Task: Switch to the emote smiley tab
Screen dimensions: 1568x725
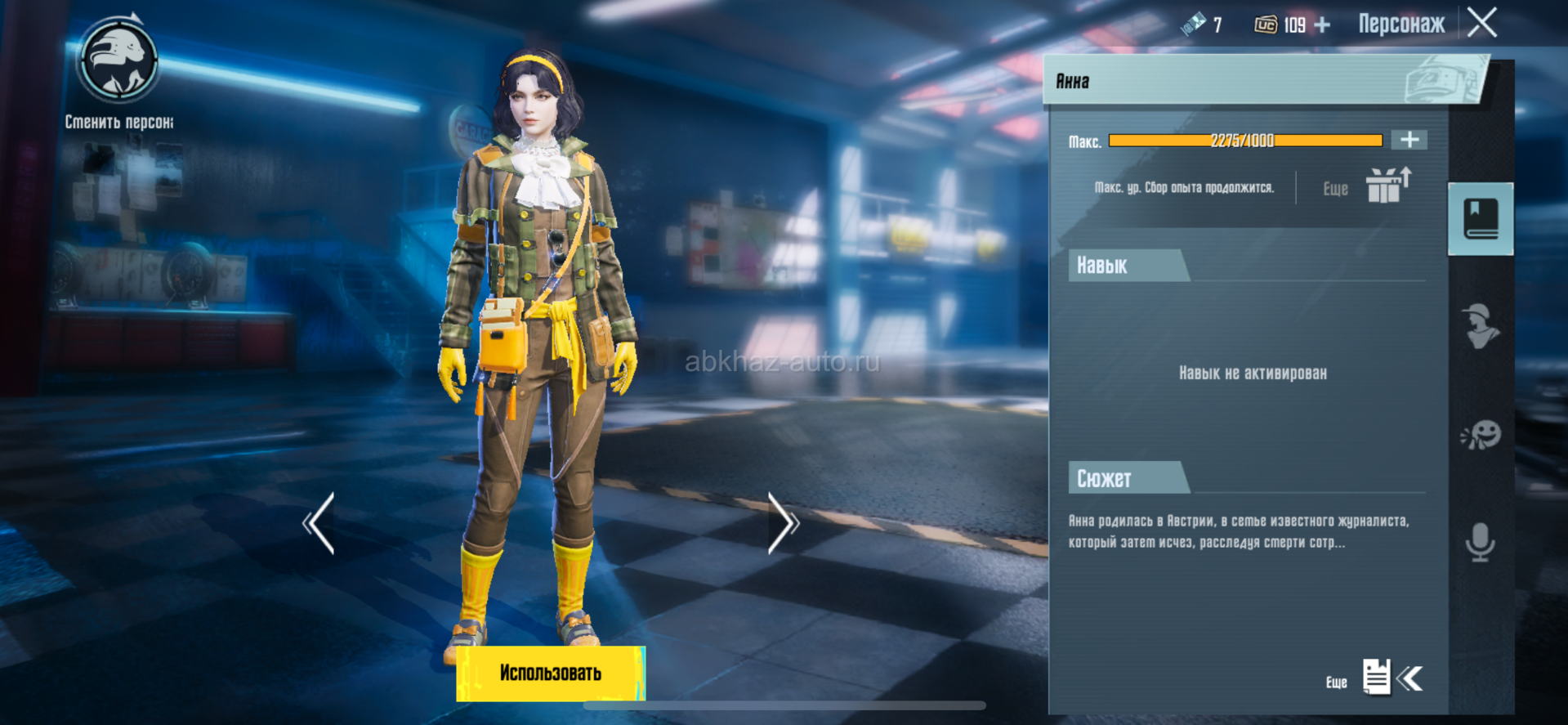Action: click(x=1480, y=435)
